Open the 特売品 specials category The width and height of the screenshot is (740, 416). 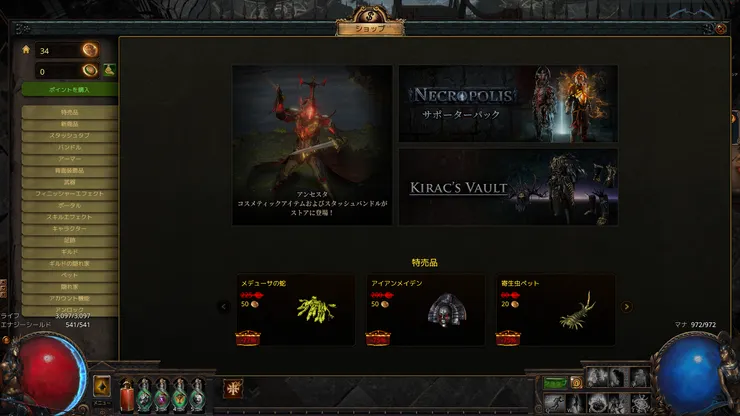(x=69, y=112)
